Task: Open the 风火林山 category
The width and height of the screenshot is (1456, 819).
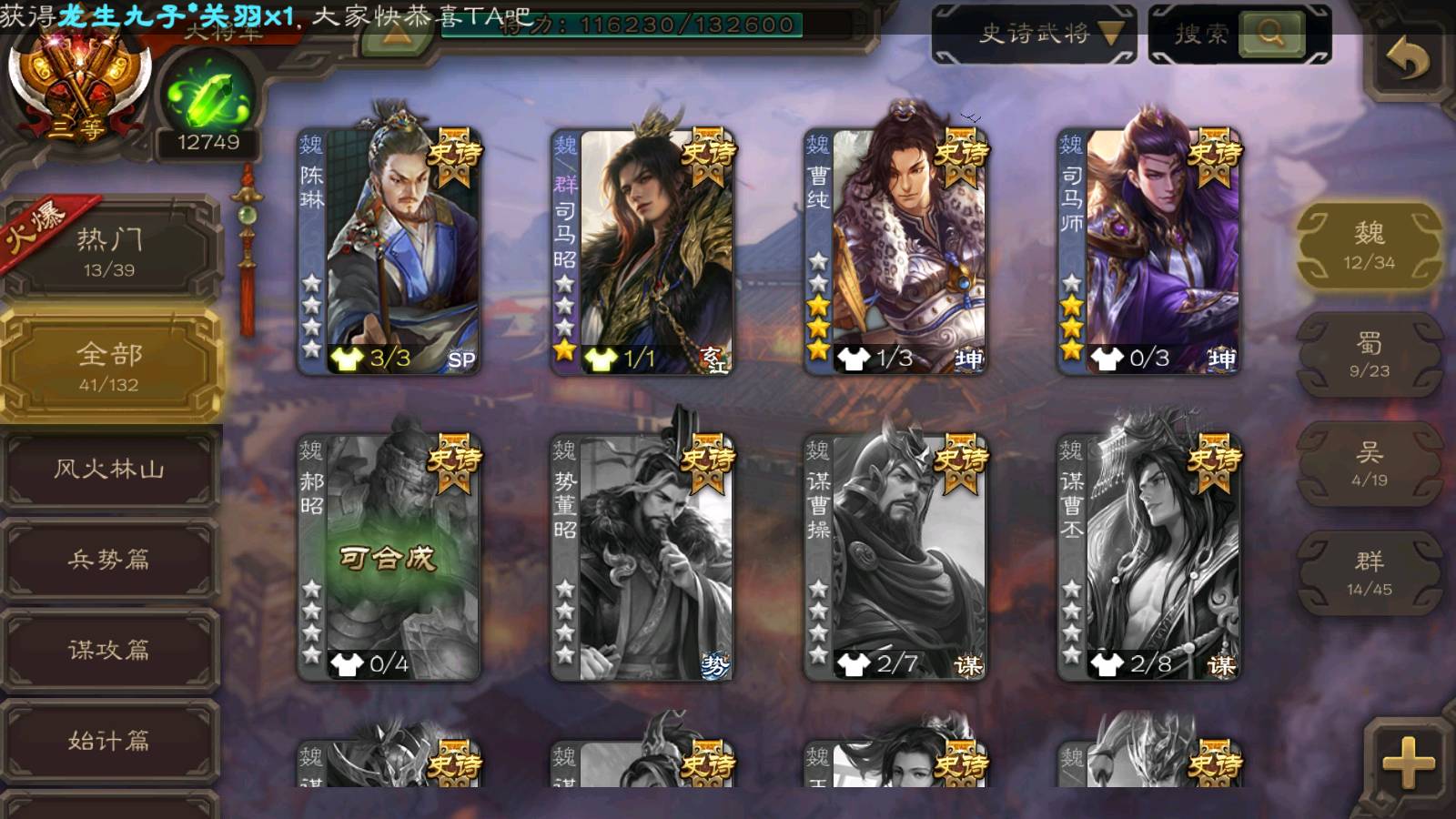Action: coord(109,470)
